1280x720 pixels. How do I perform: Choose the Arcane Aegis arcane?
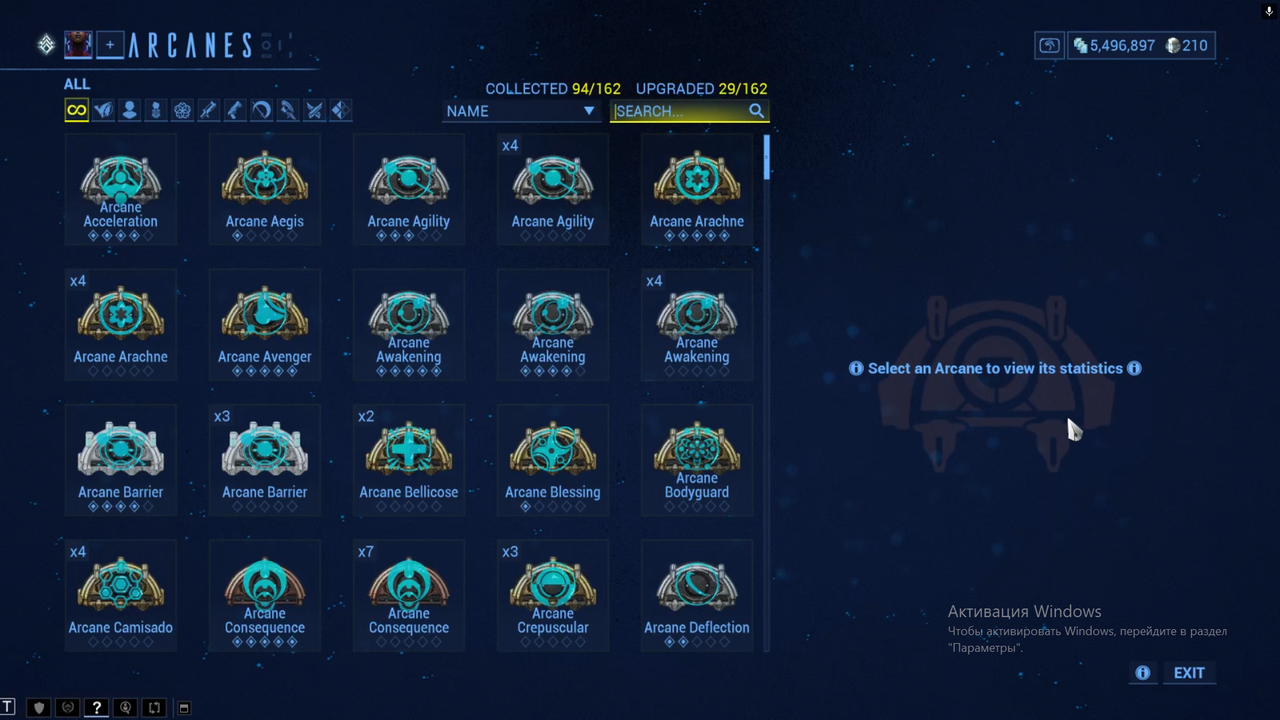[x=265, y=189]
